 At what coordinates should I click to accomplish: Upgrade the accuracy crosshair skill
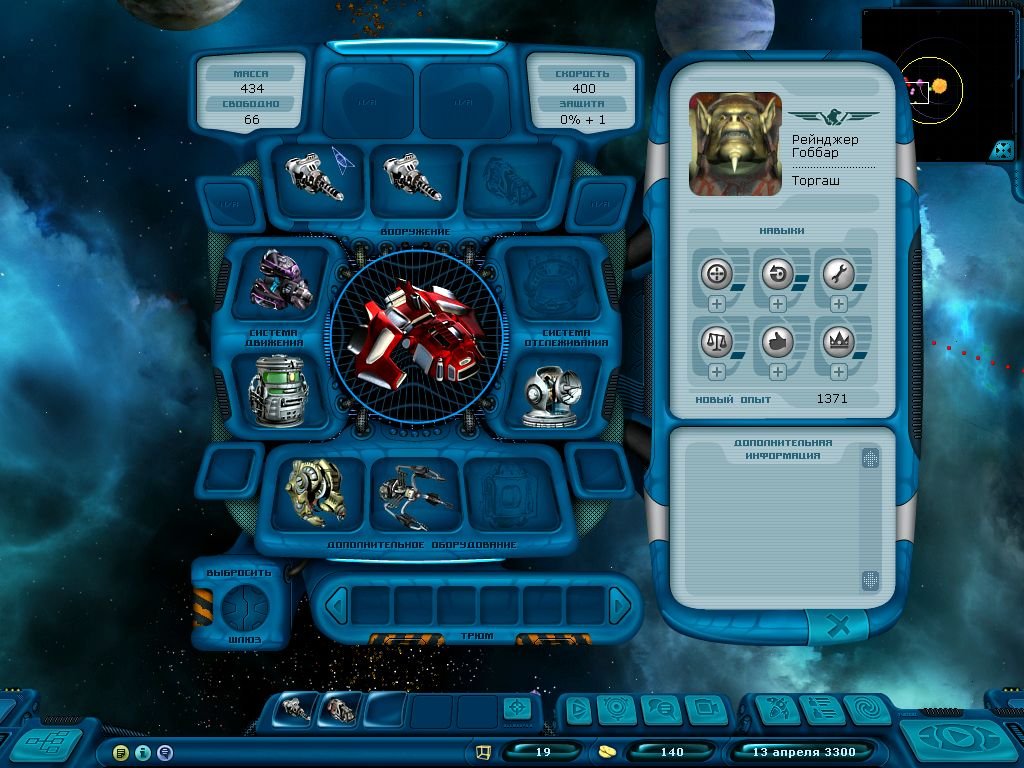[x=717, y=304]
